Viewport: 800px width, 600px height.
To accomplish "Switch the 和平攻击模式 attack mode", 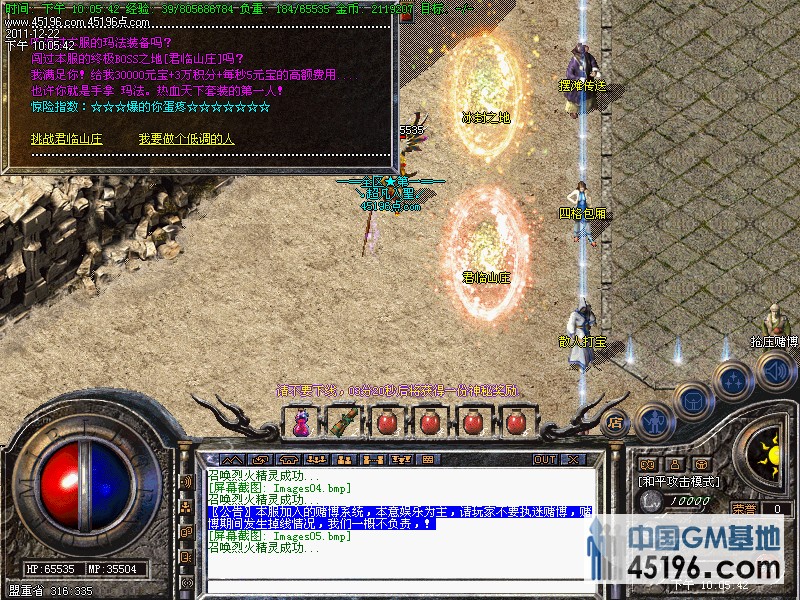I will (x=680, y=481).
